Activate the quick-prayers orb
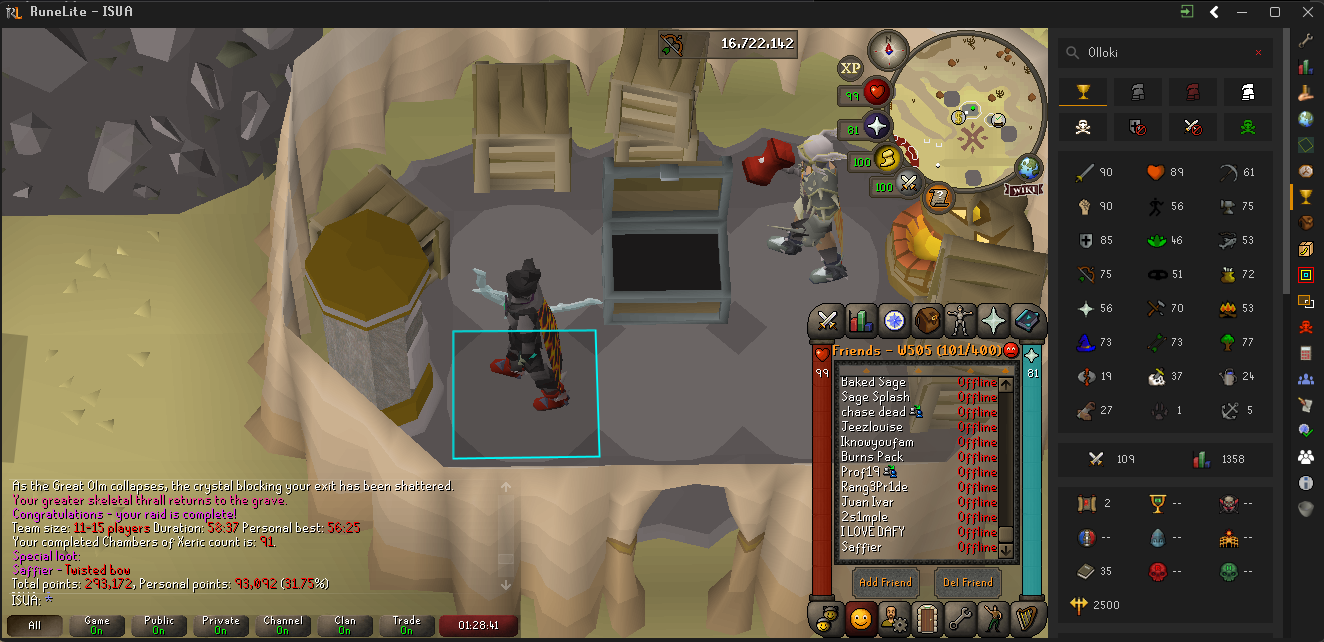The height and width of the screenshot is (642, 1324). point(876,127)
